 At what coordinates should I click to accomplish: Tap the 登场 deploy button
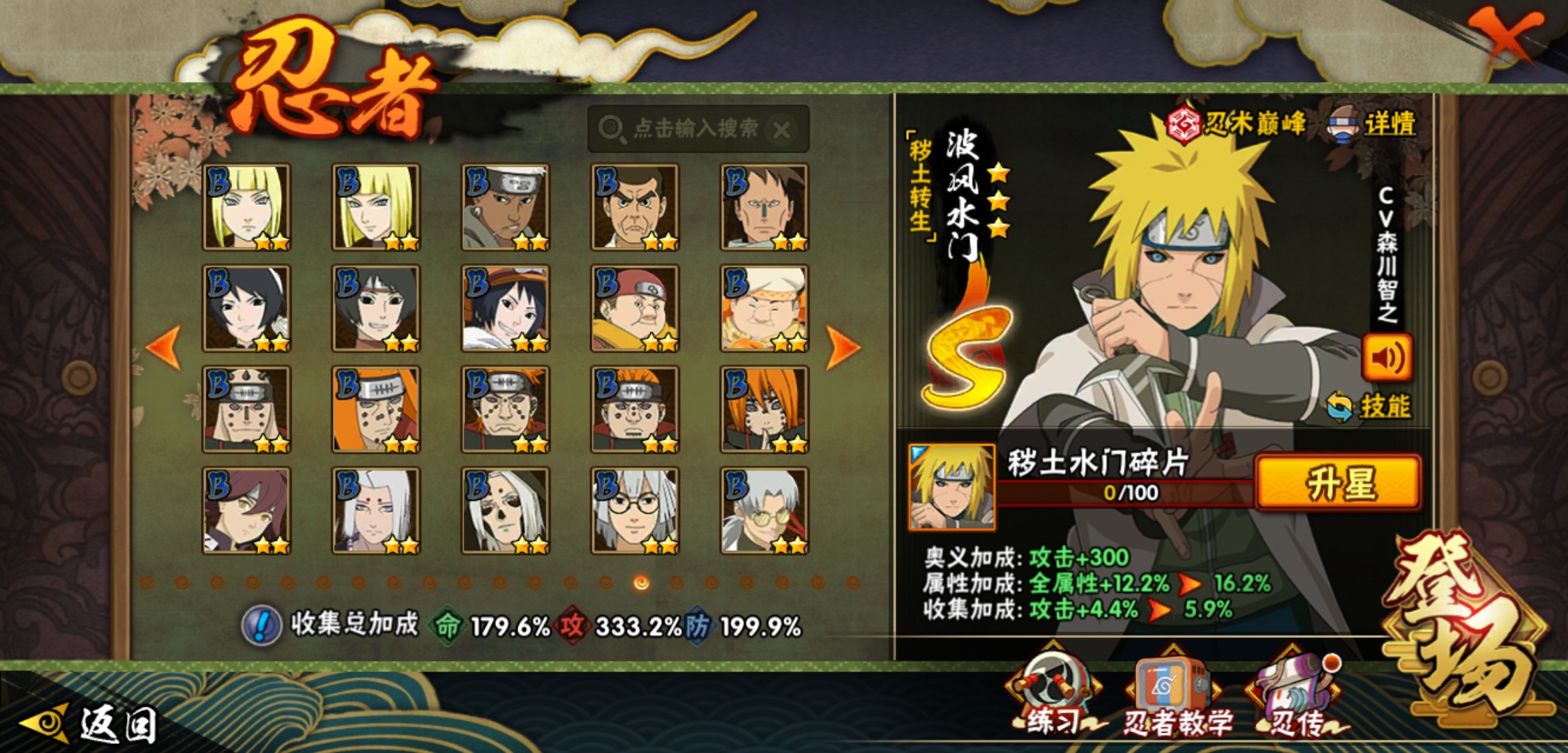point(1465,627)
